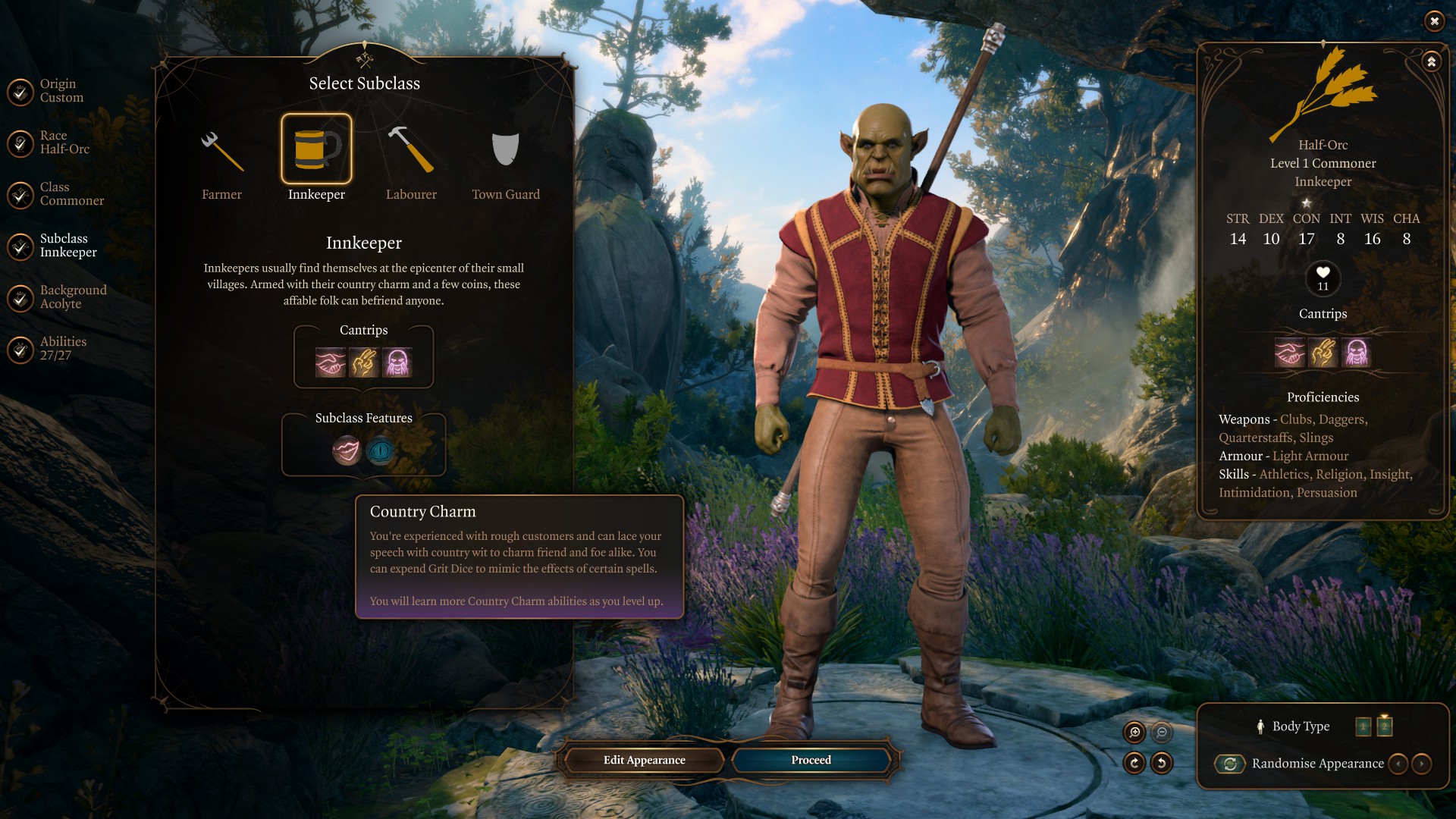Open the Background Acolyte step

coord(20,297)
